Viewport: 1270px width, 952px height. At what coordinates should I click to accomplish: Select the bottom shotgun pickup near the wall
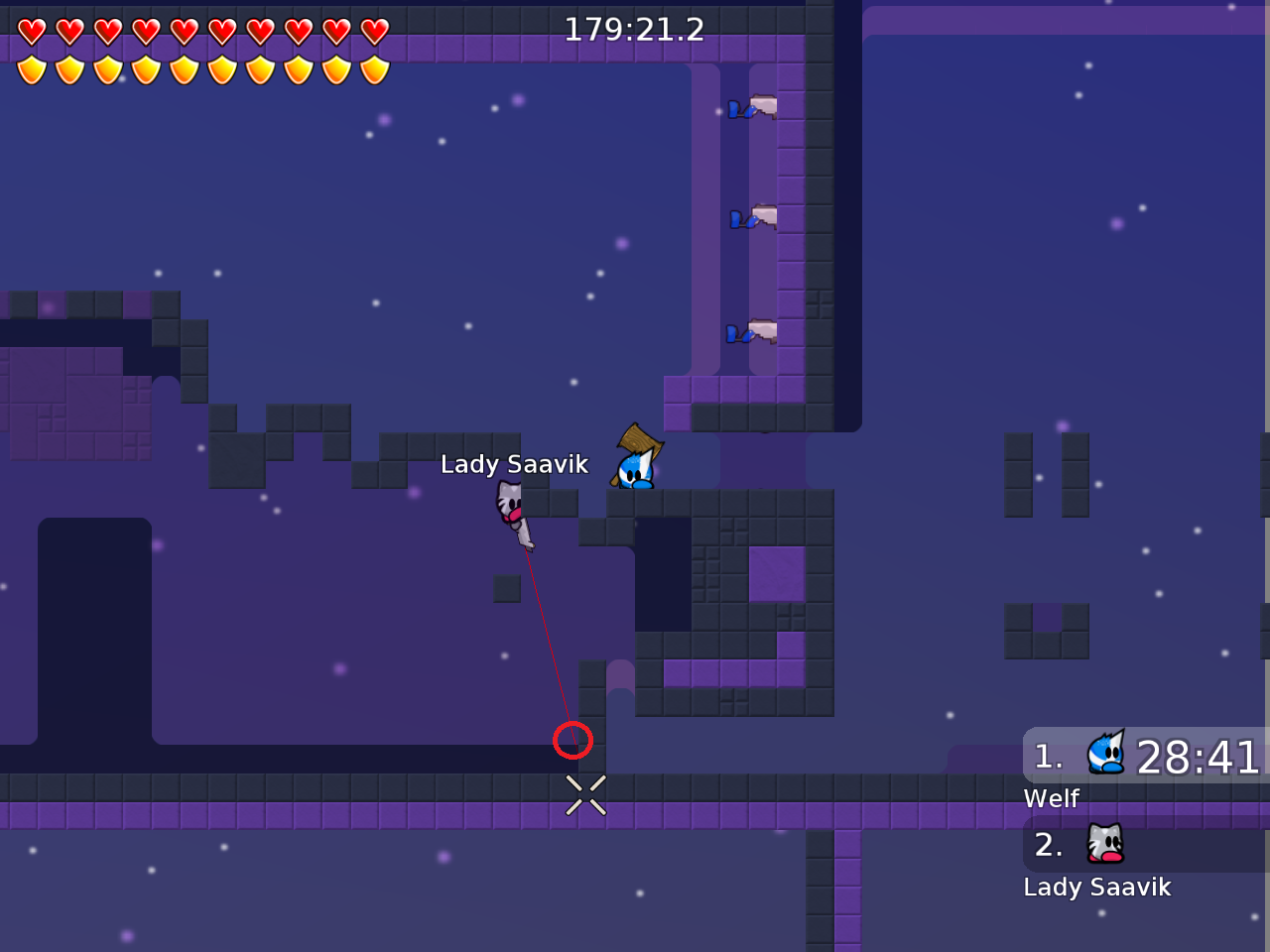(762, 330)
